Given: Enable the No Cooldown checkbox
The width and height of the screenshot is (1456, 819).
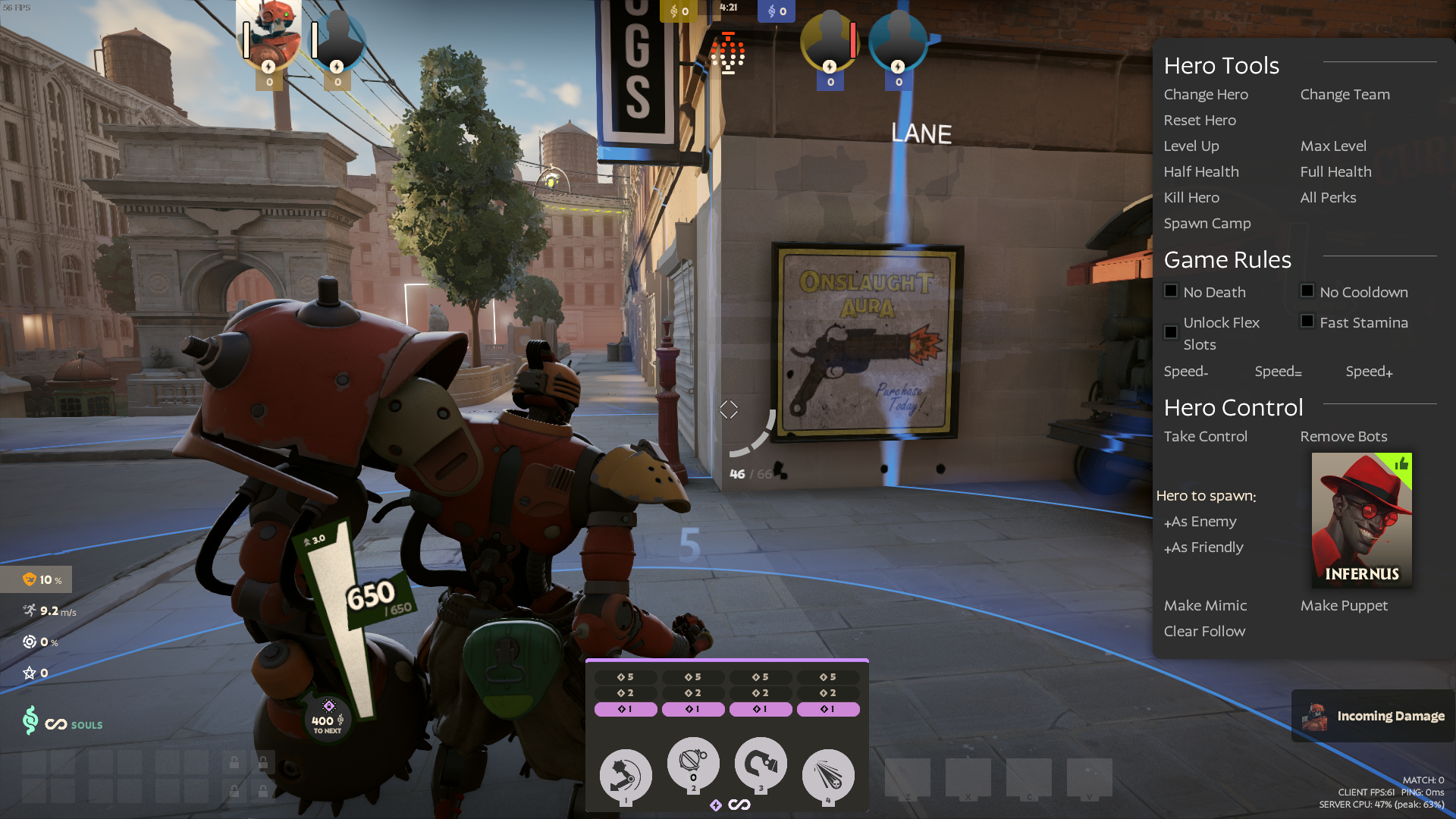Looking at the screenshot, I should click(1307, 291).
